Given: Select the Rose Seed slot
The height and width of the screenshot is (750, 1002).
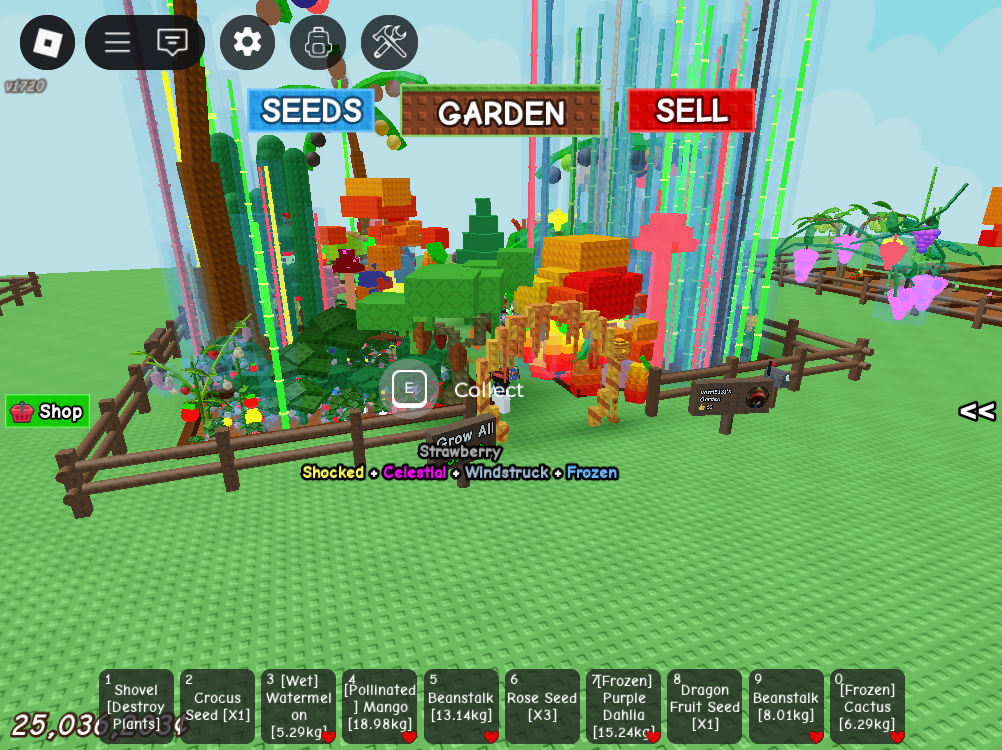Looking at the screenshot, I should point(542,706).
